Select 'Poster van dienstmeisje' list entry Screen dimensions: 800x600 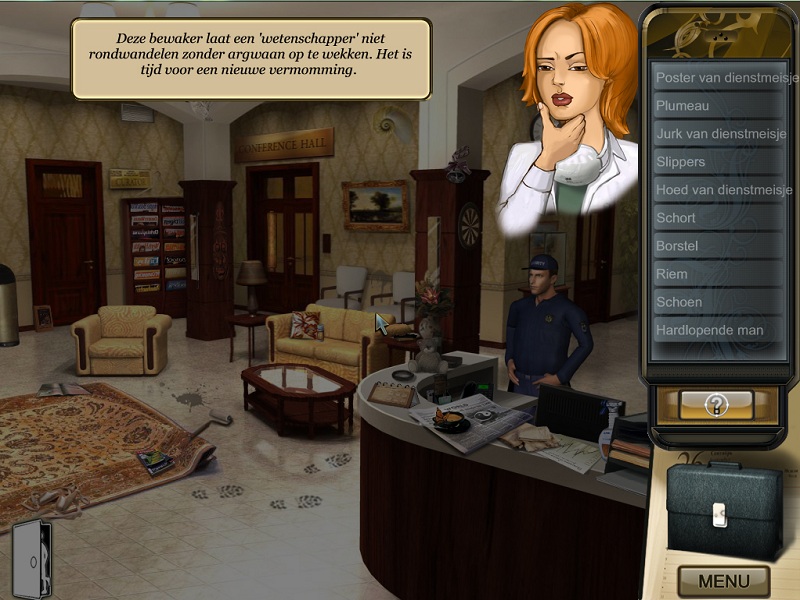pyautogui.click(x=717, y=77)
